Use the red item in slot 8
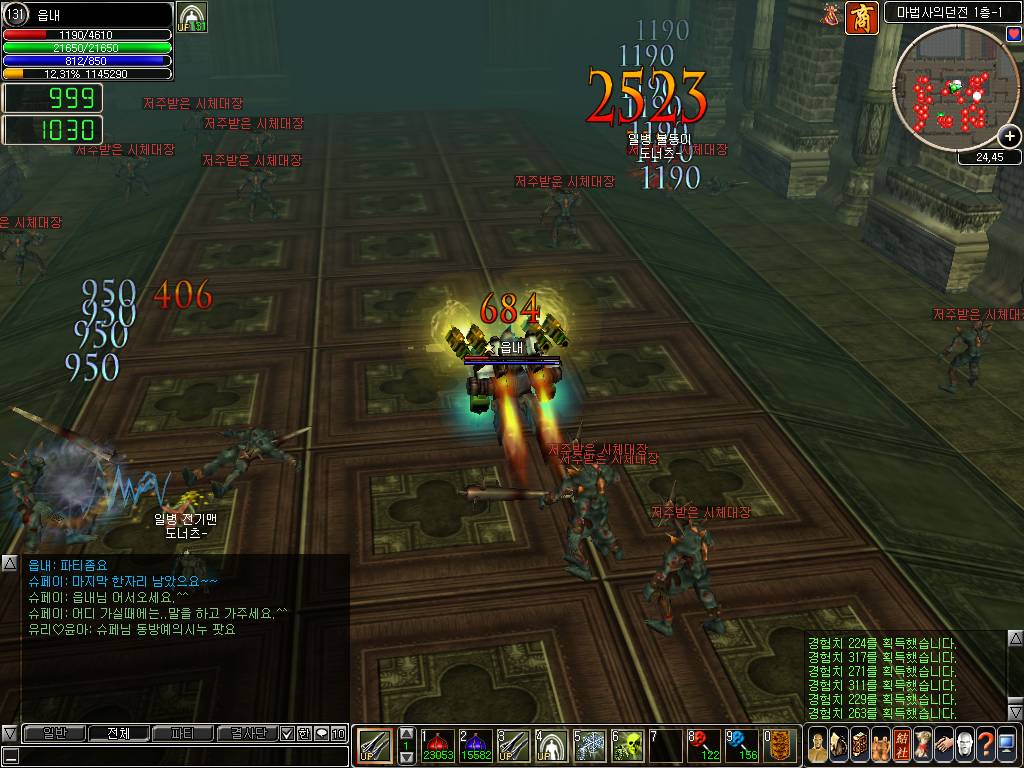 pyautogui.click(x=704, y=746)
